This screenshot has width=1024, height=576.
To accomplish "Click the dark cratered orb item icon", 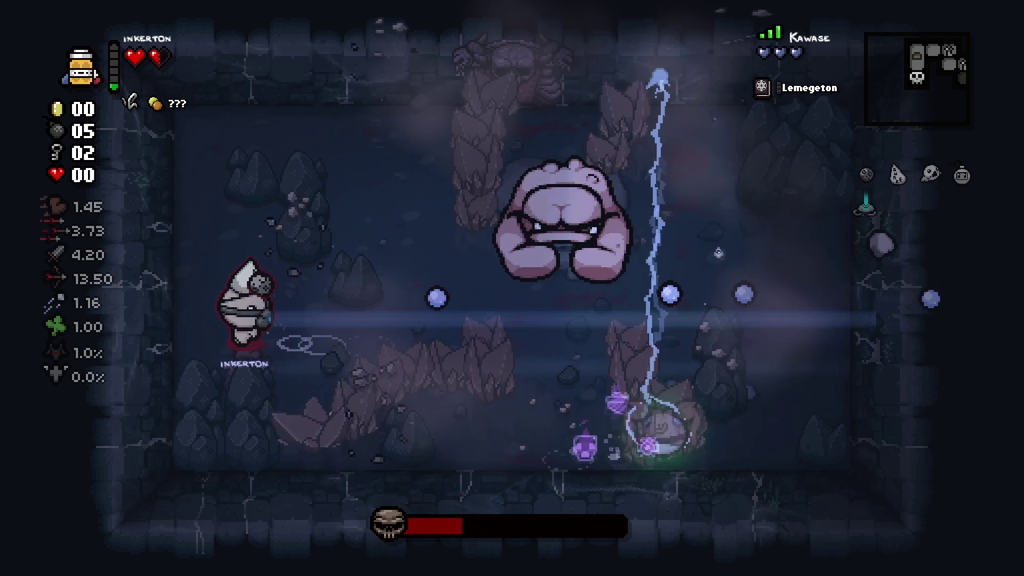I will coord(866,175).
